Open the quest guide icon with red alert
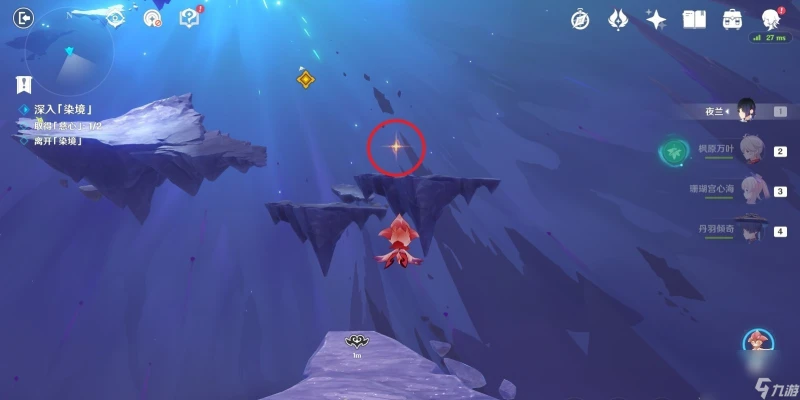Screen dimensions: 800x400 tap(189, 17)
